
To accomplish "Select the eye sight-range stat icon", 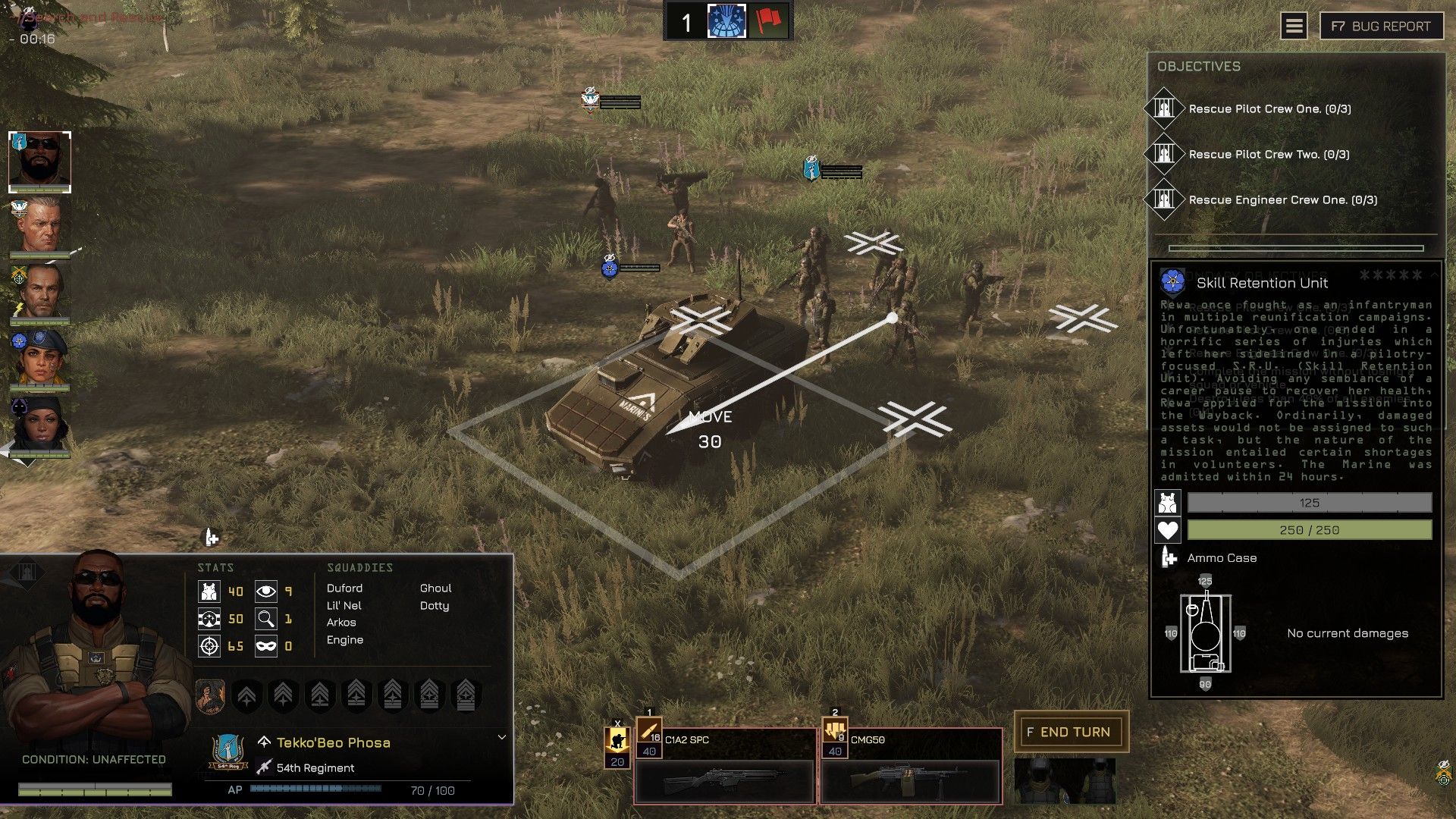I will coord(266,591).
